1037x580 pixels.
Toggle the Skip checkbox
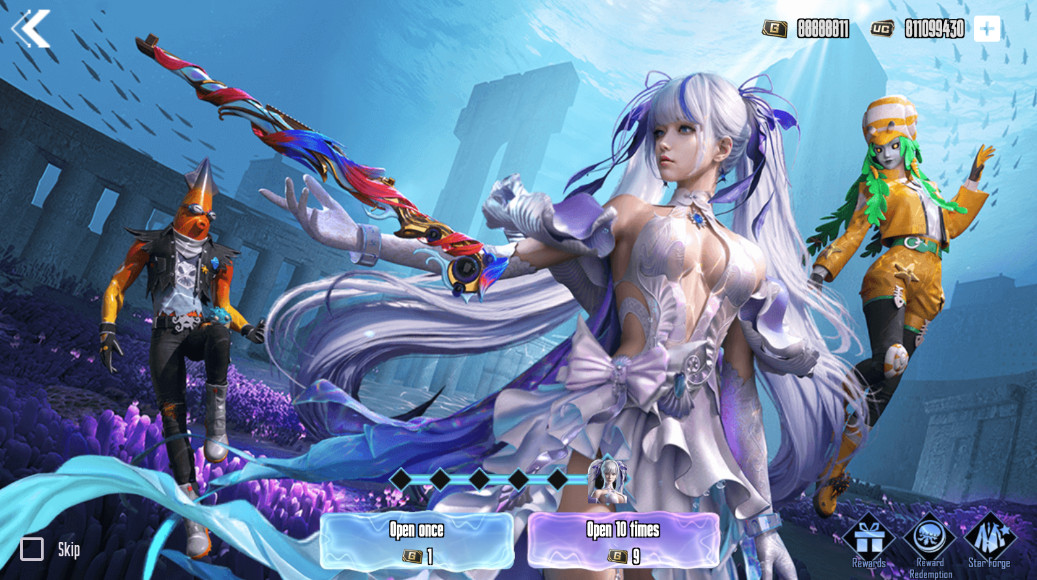pyautogui.click(x=32, y=549)
